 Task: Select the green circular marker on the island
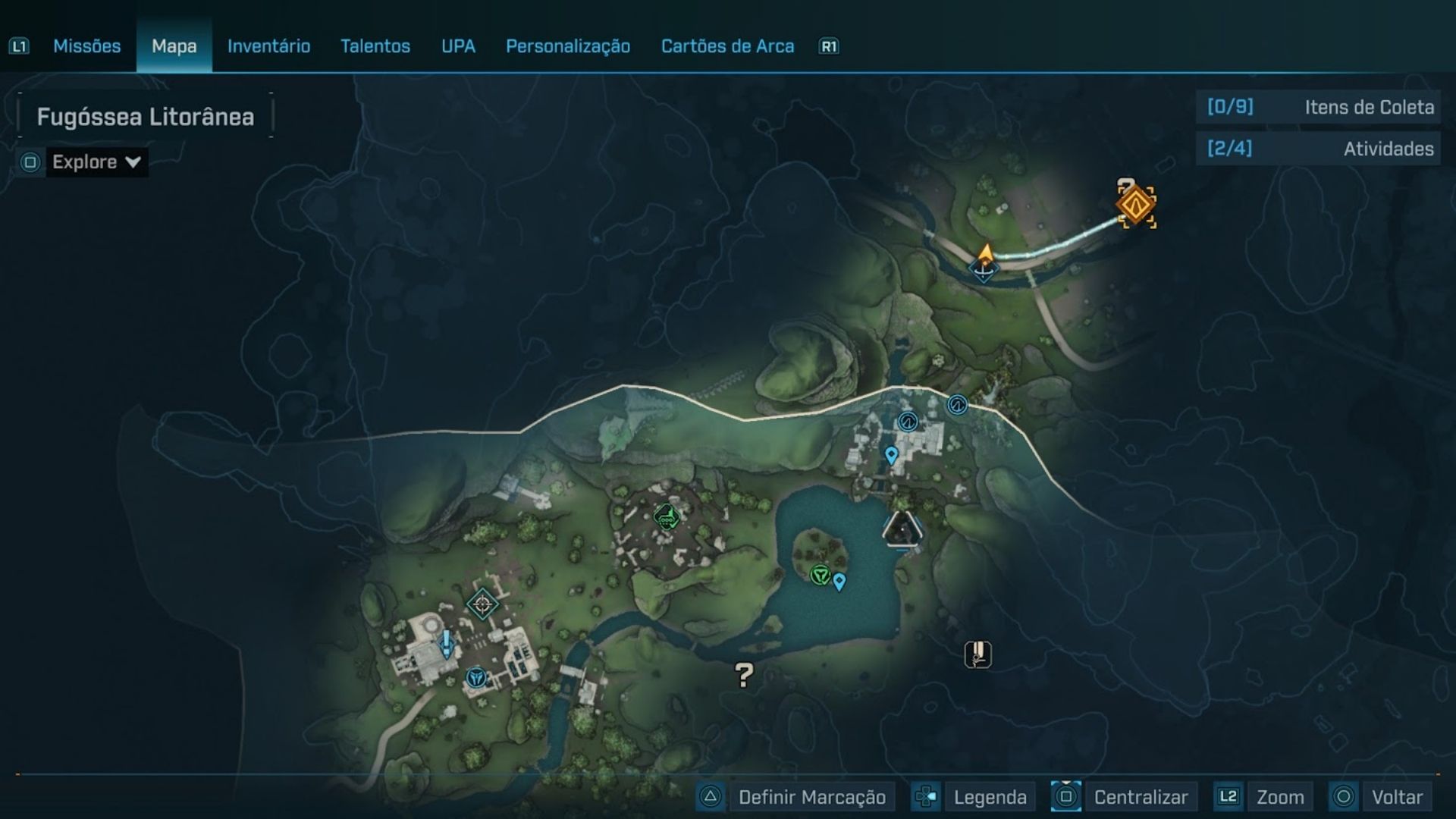(x=820, y=576)
